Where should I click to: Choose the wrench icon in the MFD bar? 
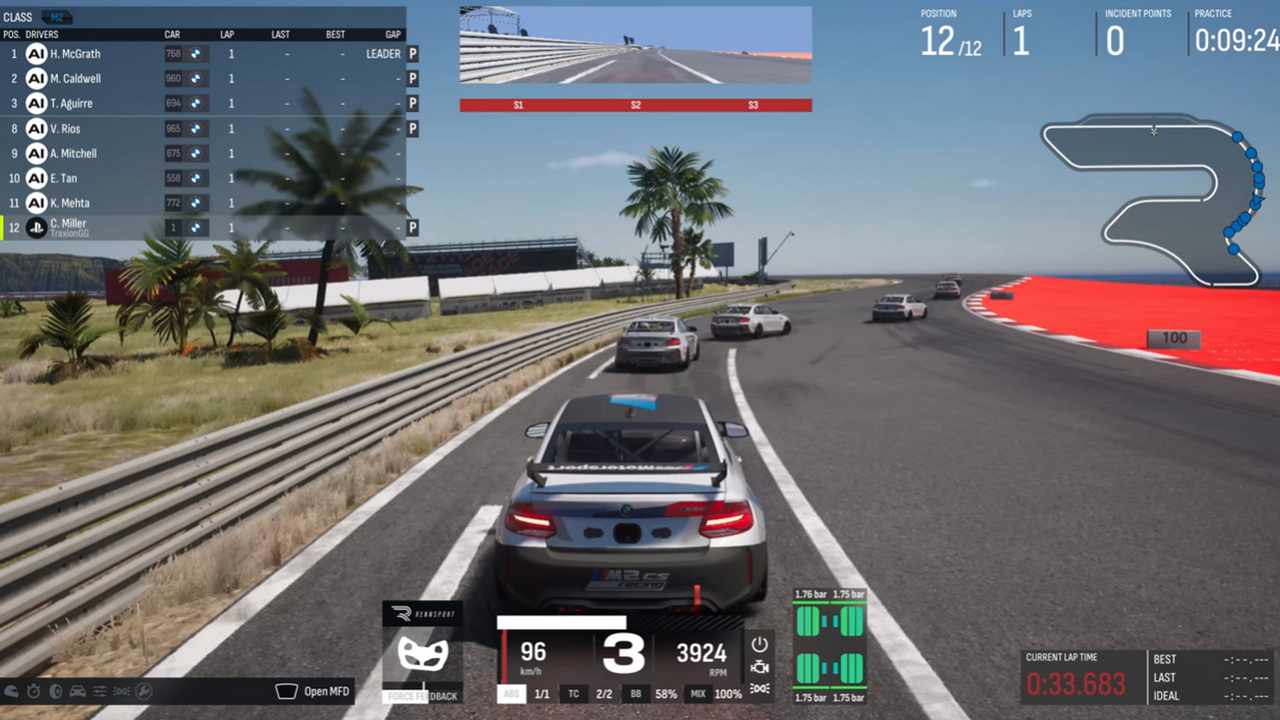pos(144,691)
